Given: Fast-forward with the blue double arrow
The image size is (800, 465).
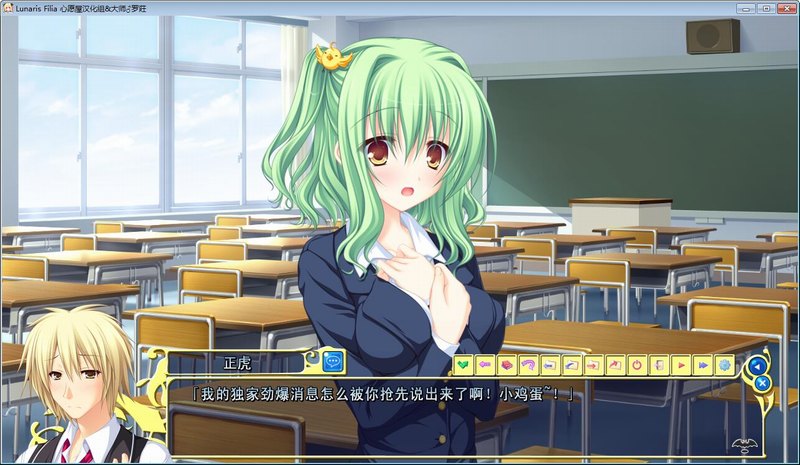Looking at the screenshot, I should pyautogui.click(x=703, y=365).
